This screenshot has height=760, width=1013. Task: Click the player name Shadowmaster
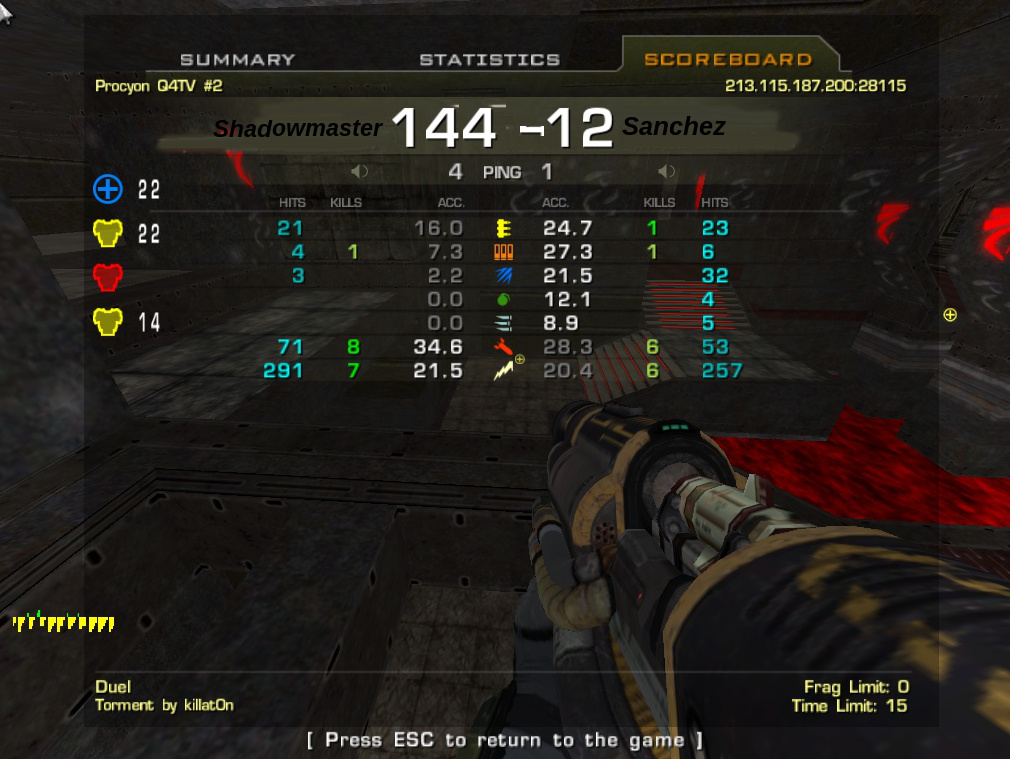point(298,129)
